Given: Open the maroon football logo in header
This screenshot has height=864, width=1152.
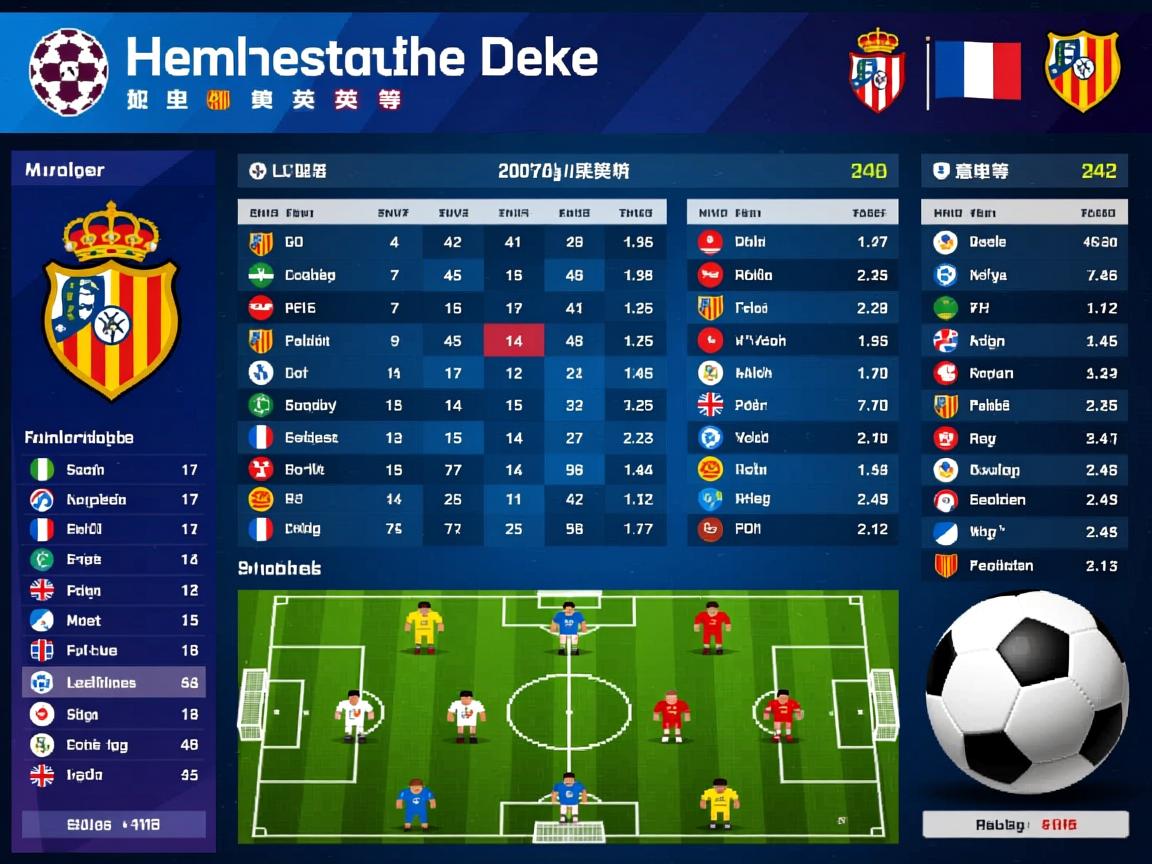Looking at the screenshot, I should [x=68, y=71].
